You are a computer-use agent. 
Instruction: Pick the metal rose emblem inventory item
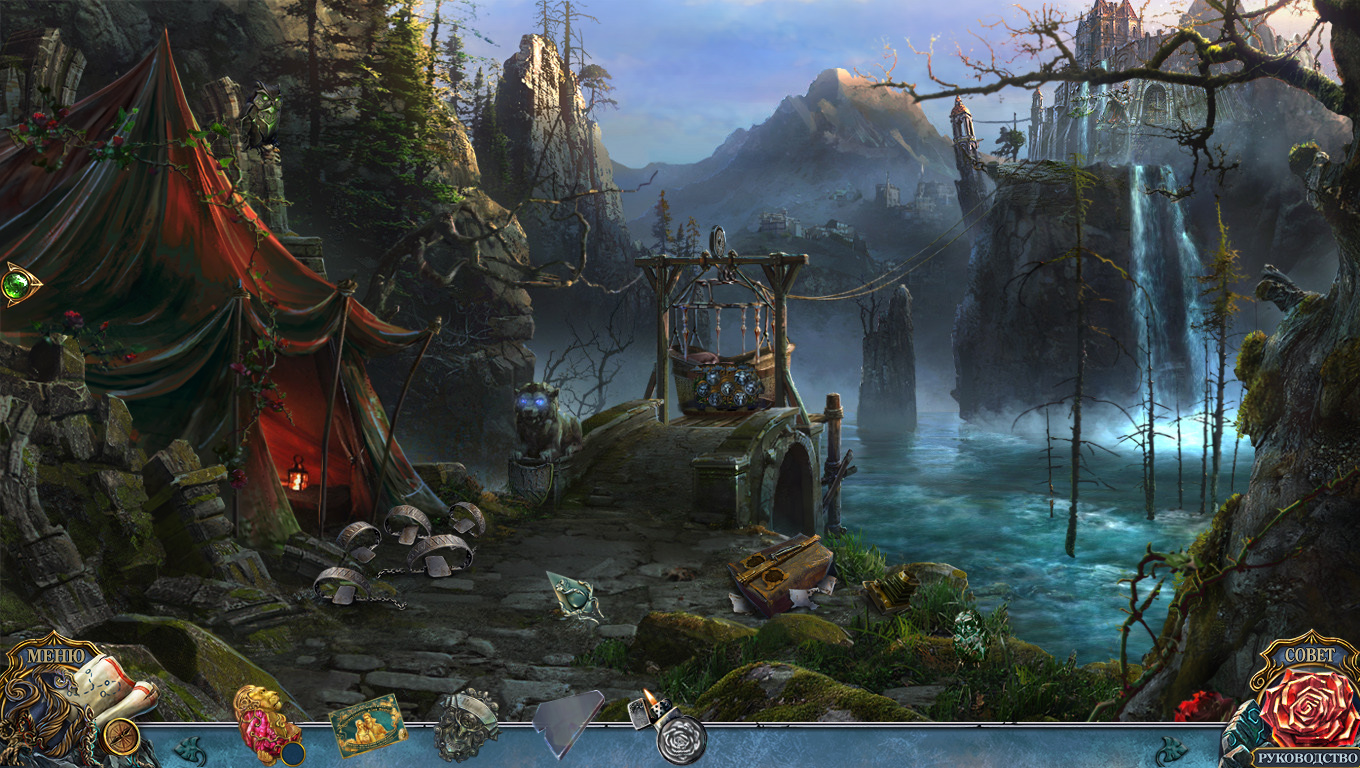coord(466,723)
